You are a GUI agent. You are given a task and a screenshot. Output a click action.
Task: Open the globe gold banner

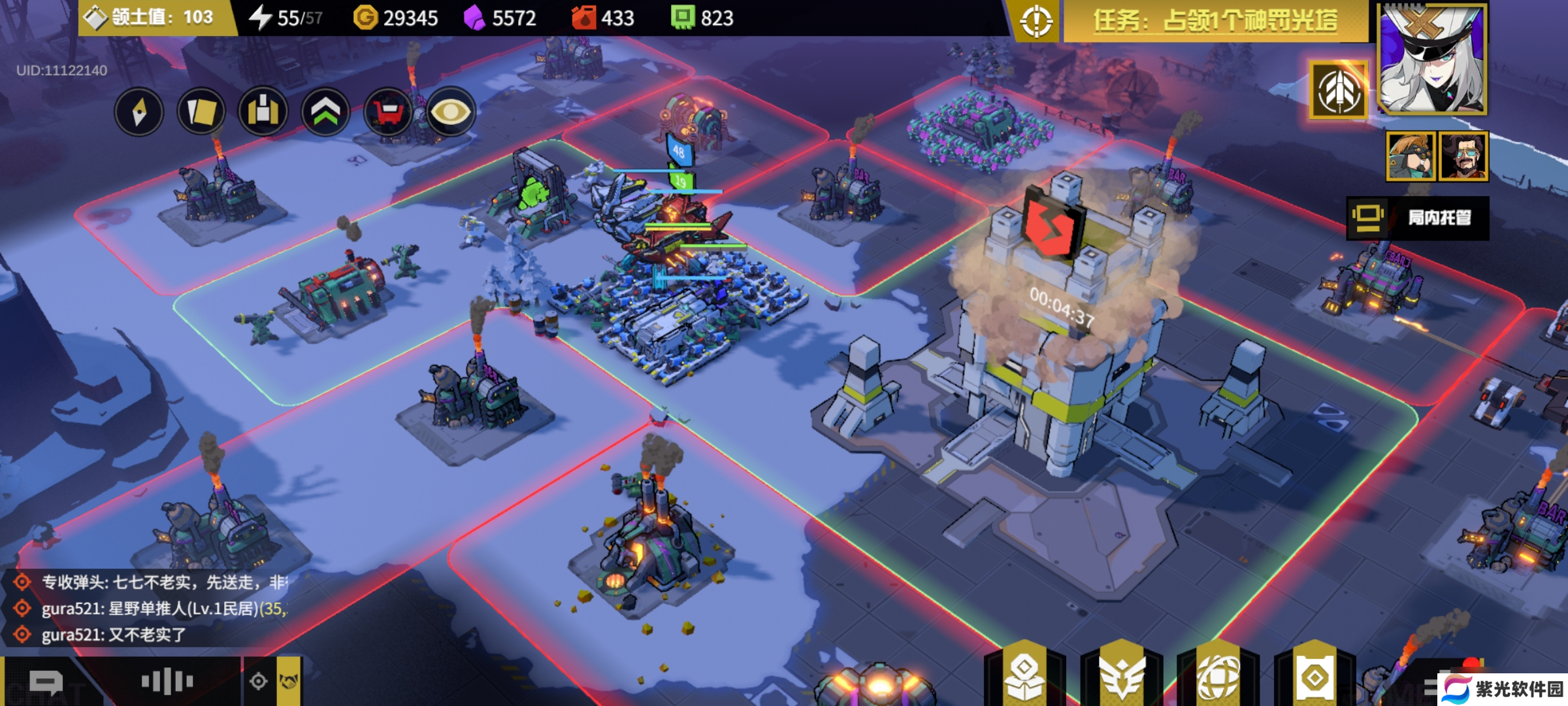[x=1218, y=677]
